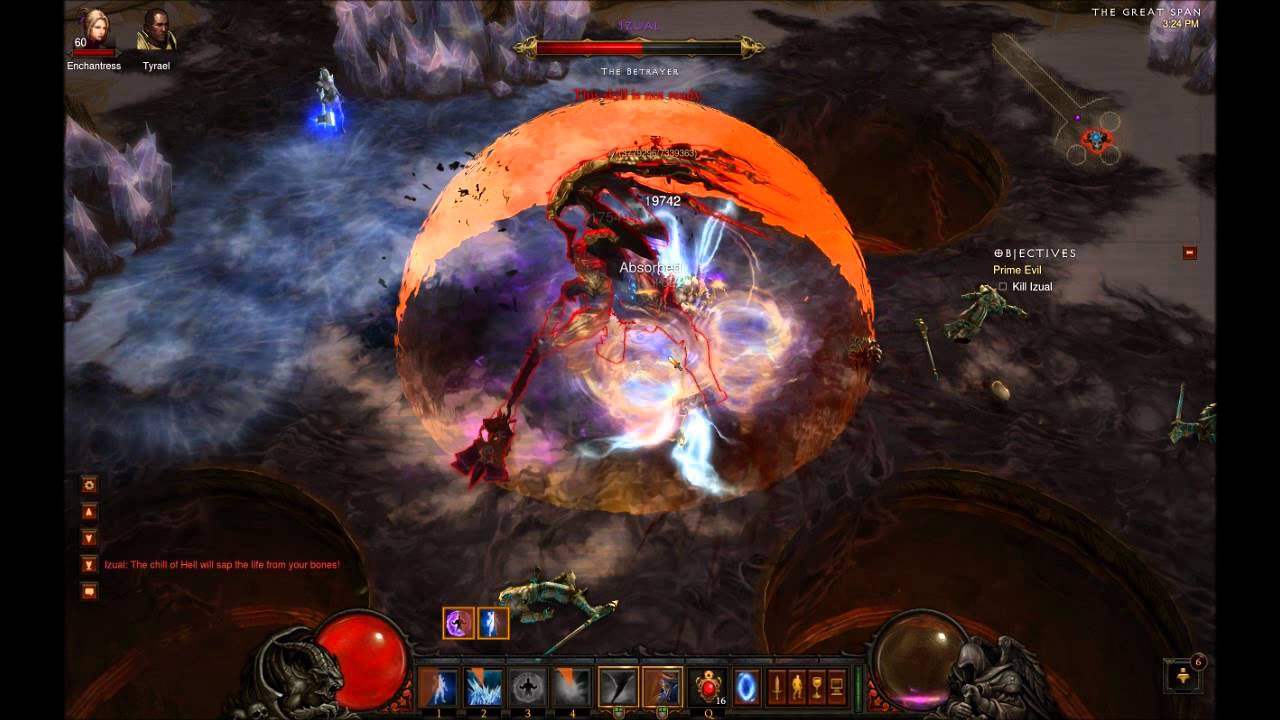Open chat settings gear button
Screen dimensions: 1280x720
(x=89, y=484)
